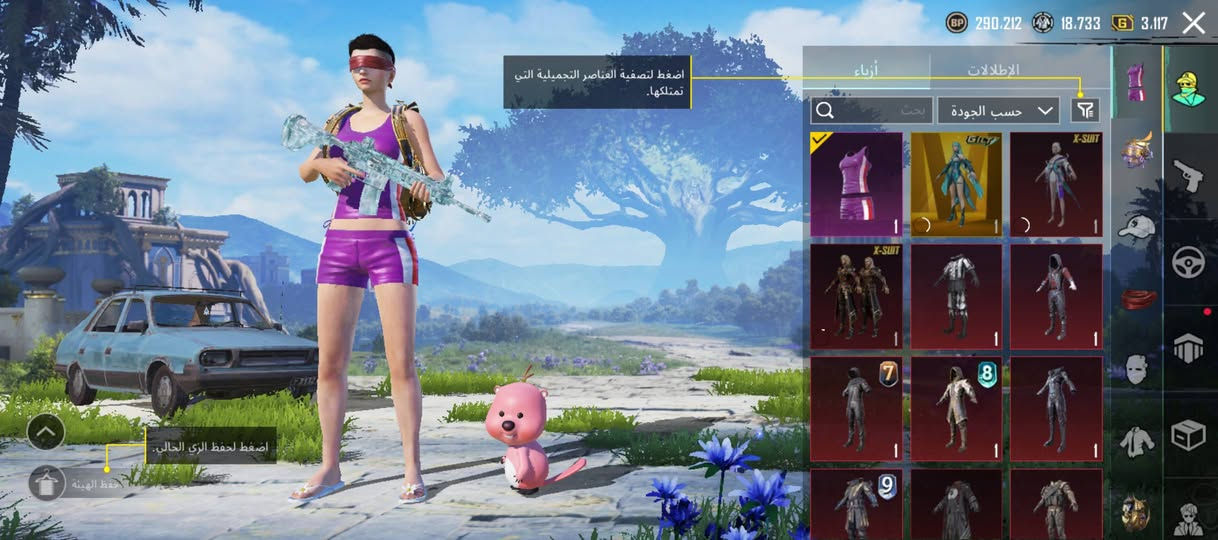This screenshot has width=1218, height=540.
Task: Switch to the الإطلالات tab
Action: [x=993, y=70]
